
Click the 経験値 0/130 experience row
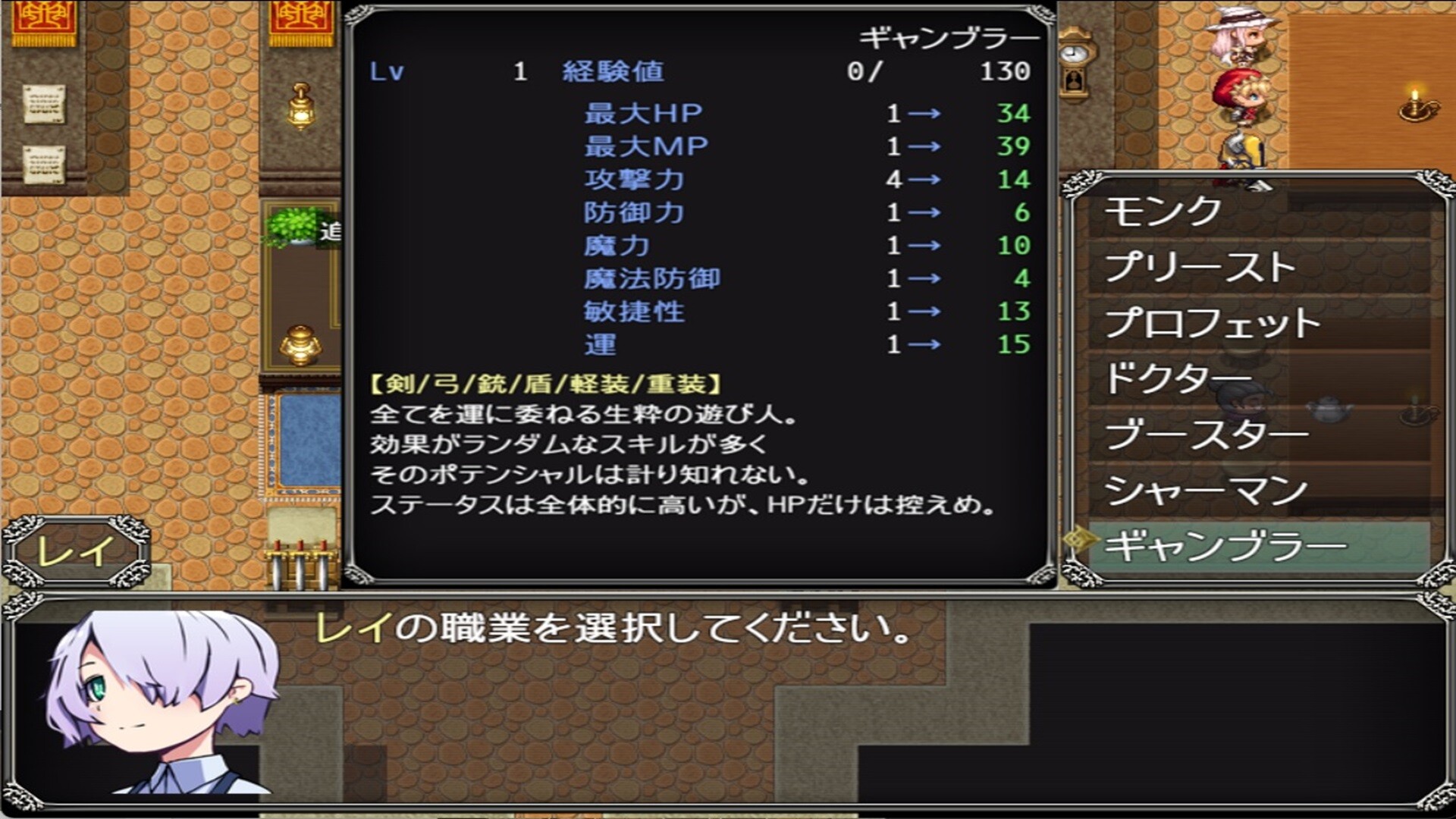coord(758,72)
